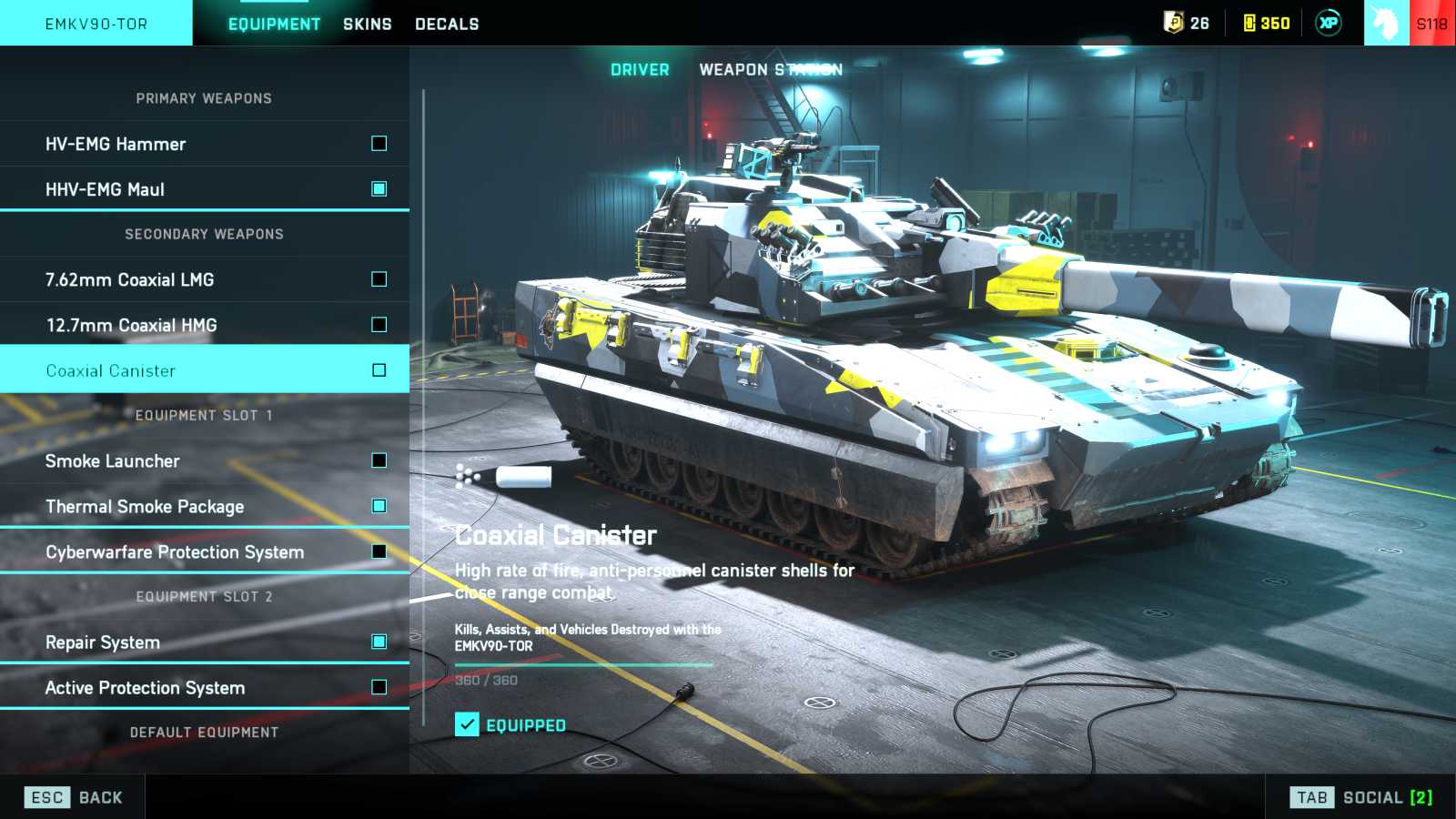Screen dimensions: 1456x819
Task: Open the player profile card
Action: tap(1410, 23)
